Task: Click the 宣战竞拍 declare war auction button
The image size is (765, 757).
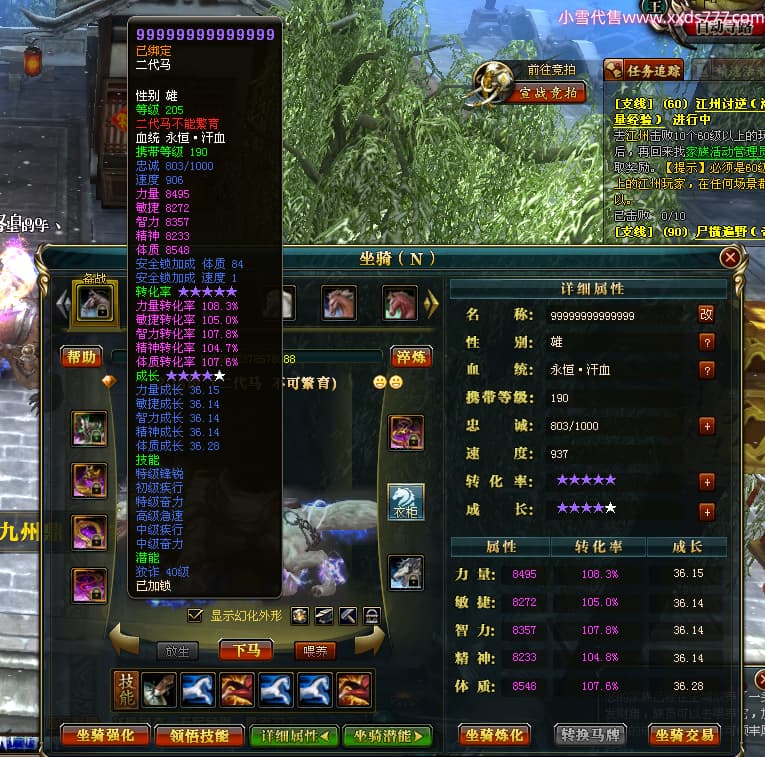Action: 549,93
